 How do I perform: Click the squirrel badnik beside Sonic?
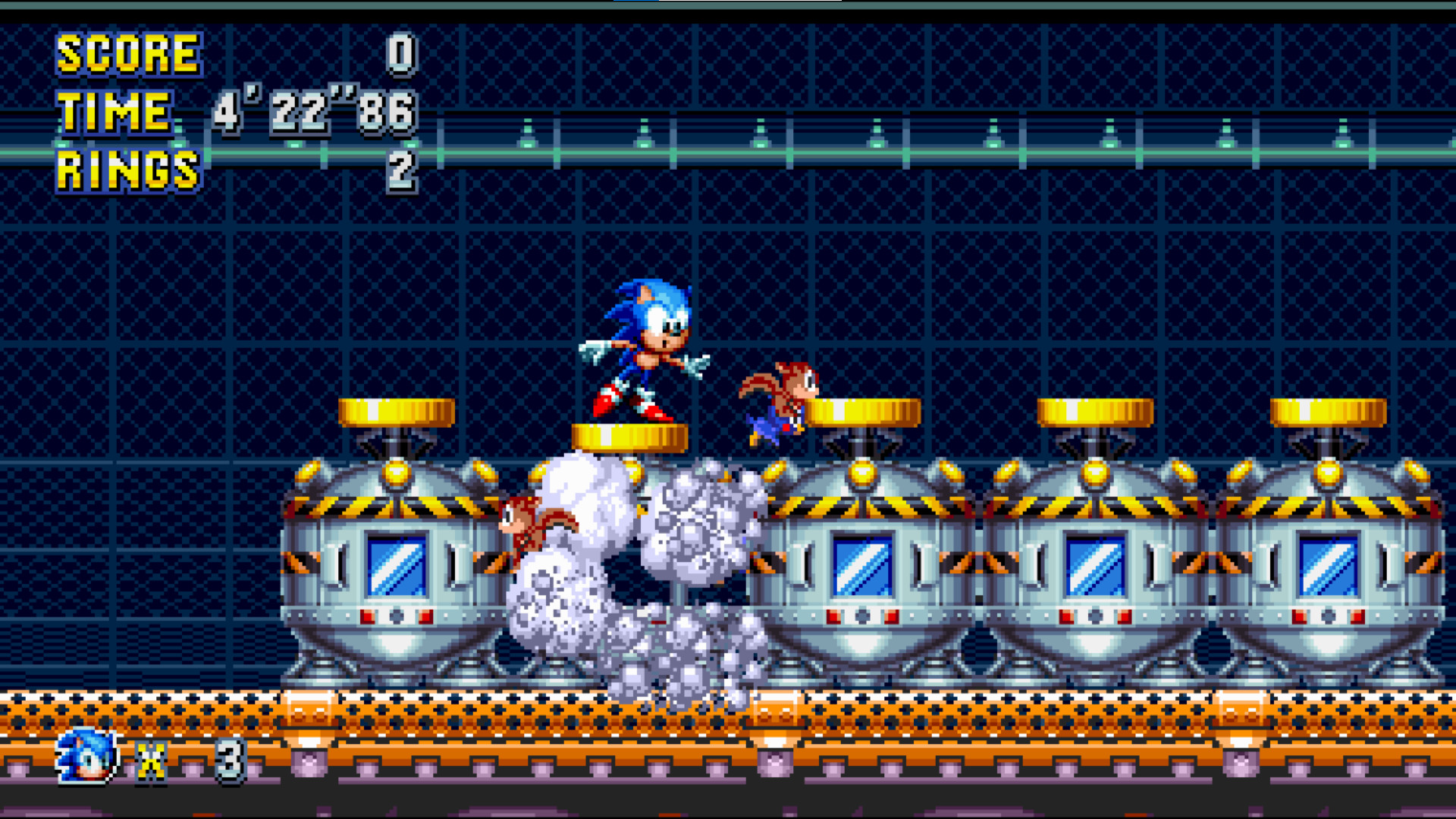coord(781,394)
